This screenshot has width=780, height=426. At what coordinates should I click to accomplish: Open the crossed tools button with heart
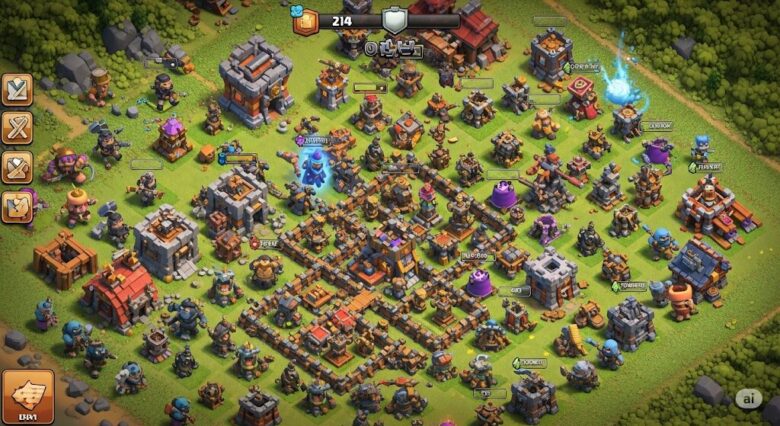[x=17, y=166]
